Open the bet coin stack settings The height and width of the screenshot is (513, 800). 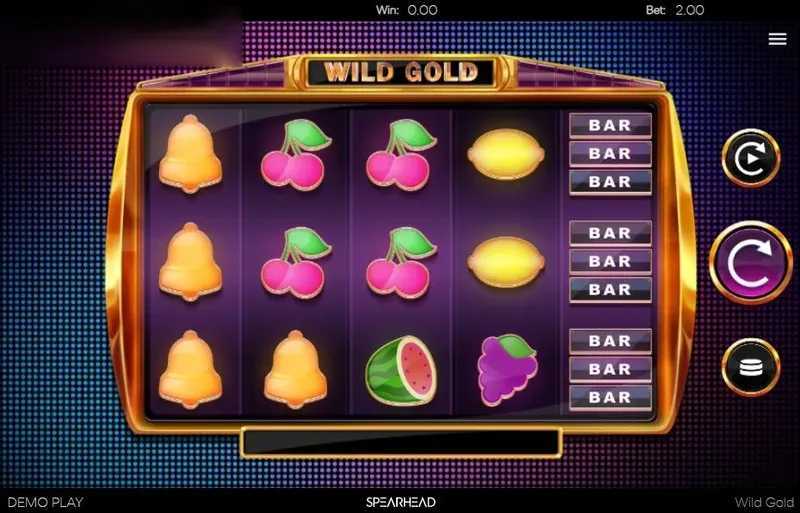(750, 367)
